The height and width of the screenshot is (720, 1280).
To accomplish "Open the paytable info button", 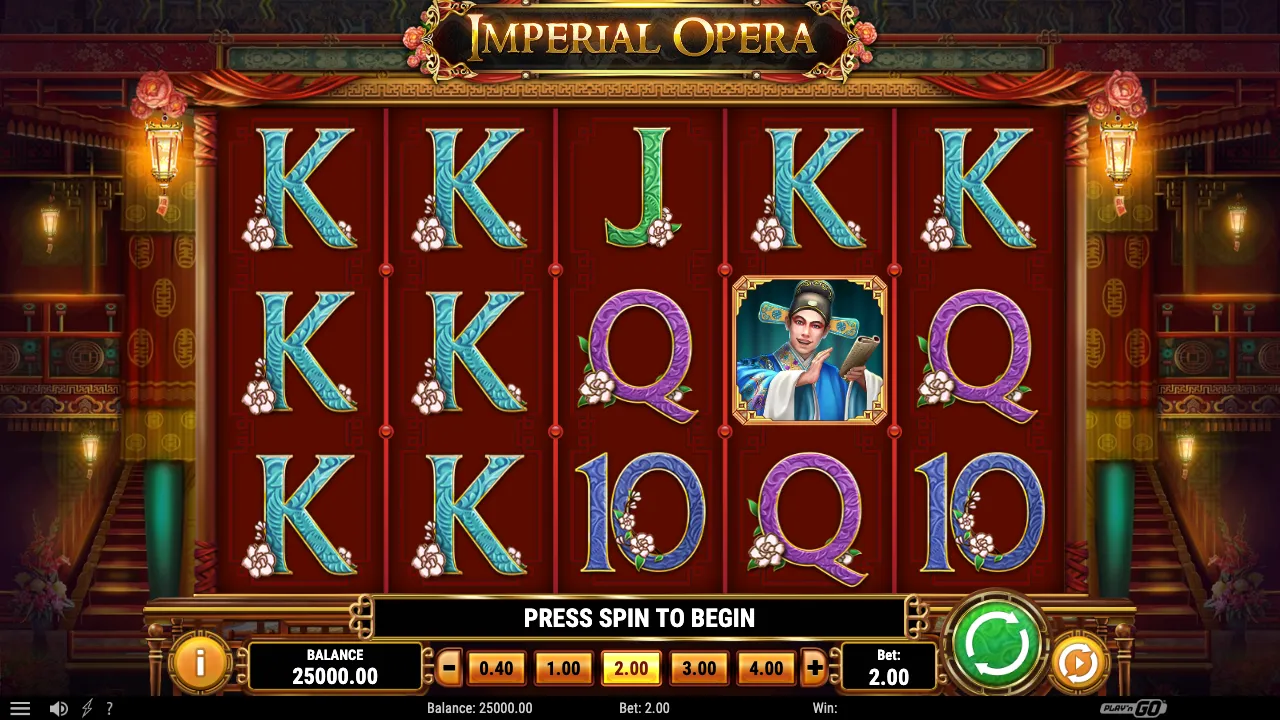I will [200, 663].
